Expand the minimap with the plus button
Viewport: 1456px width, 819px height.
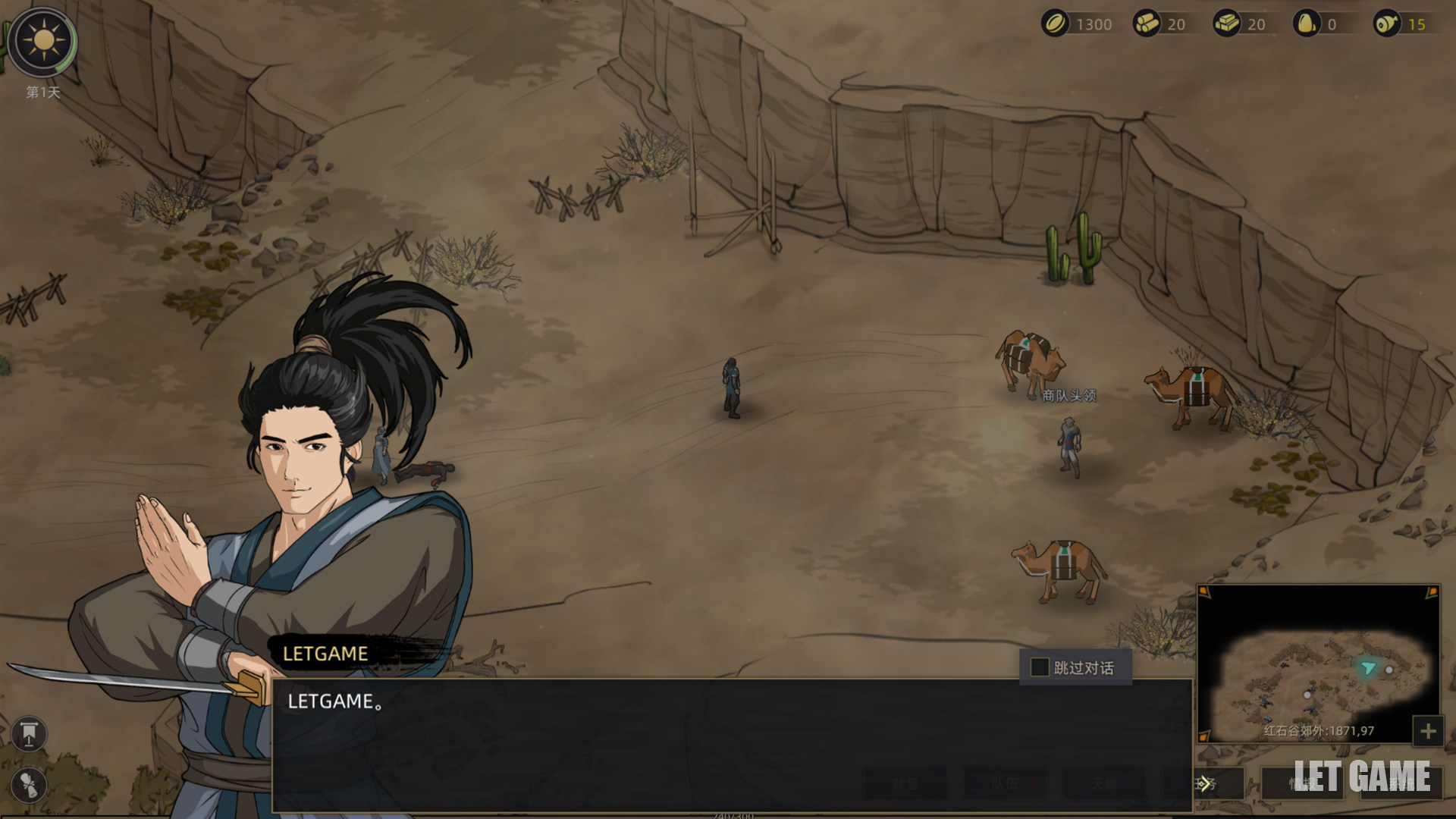(x=1428, y=732)
